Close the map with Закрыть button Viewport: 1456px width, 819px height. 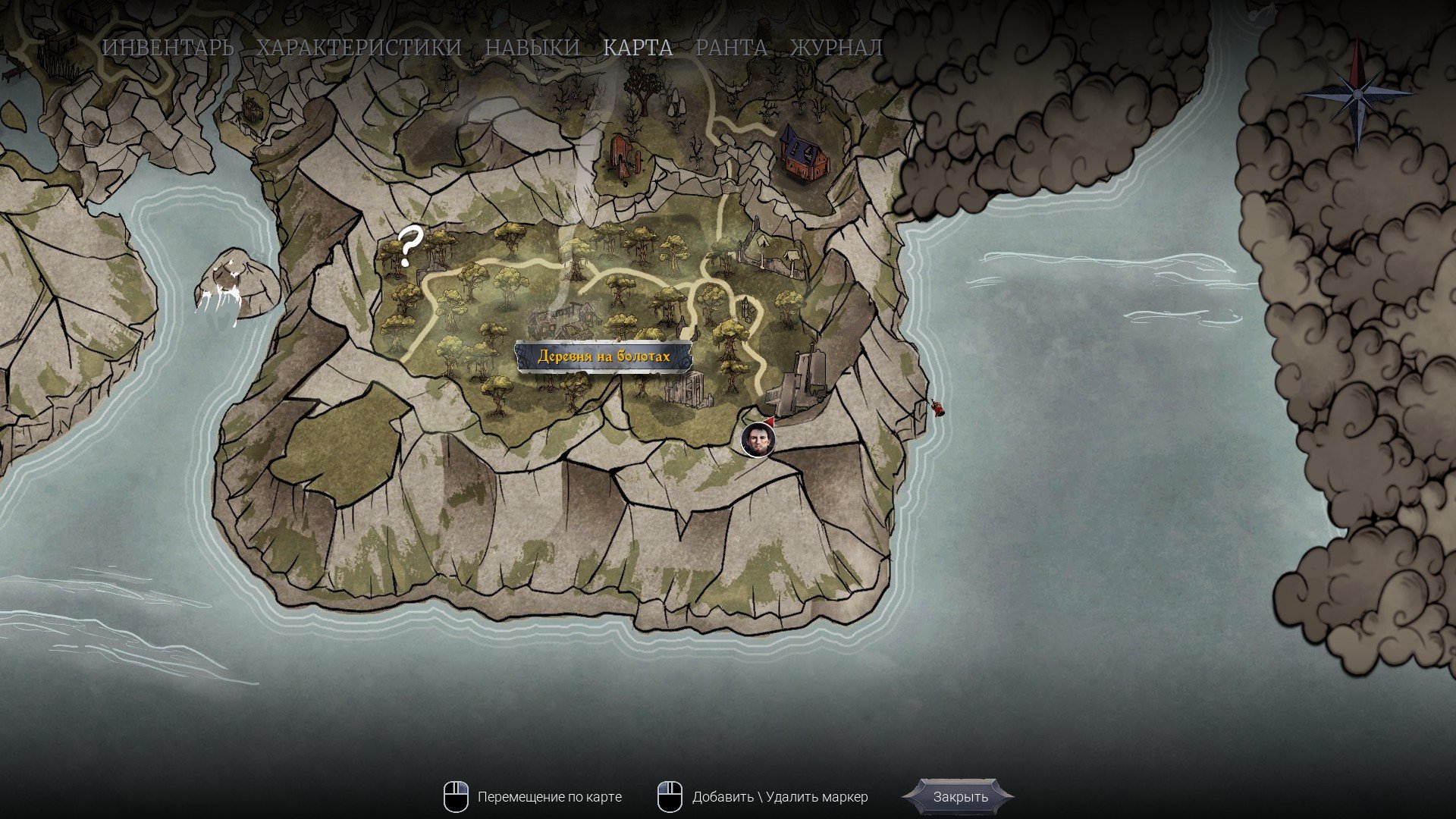tap(960, 797)
